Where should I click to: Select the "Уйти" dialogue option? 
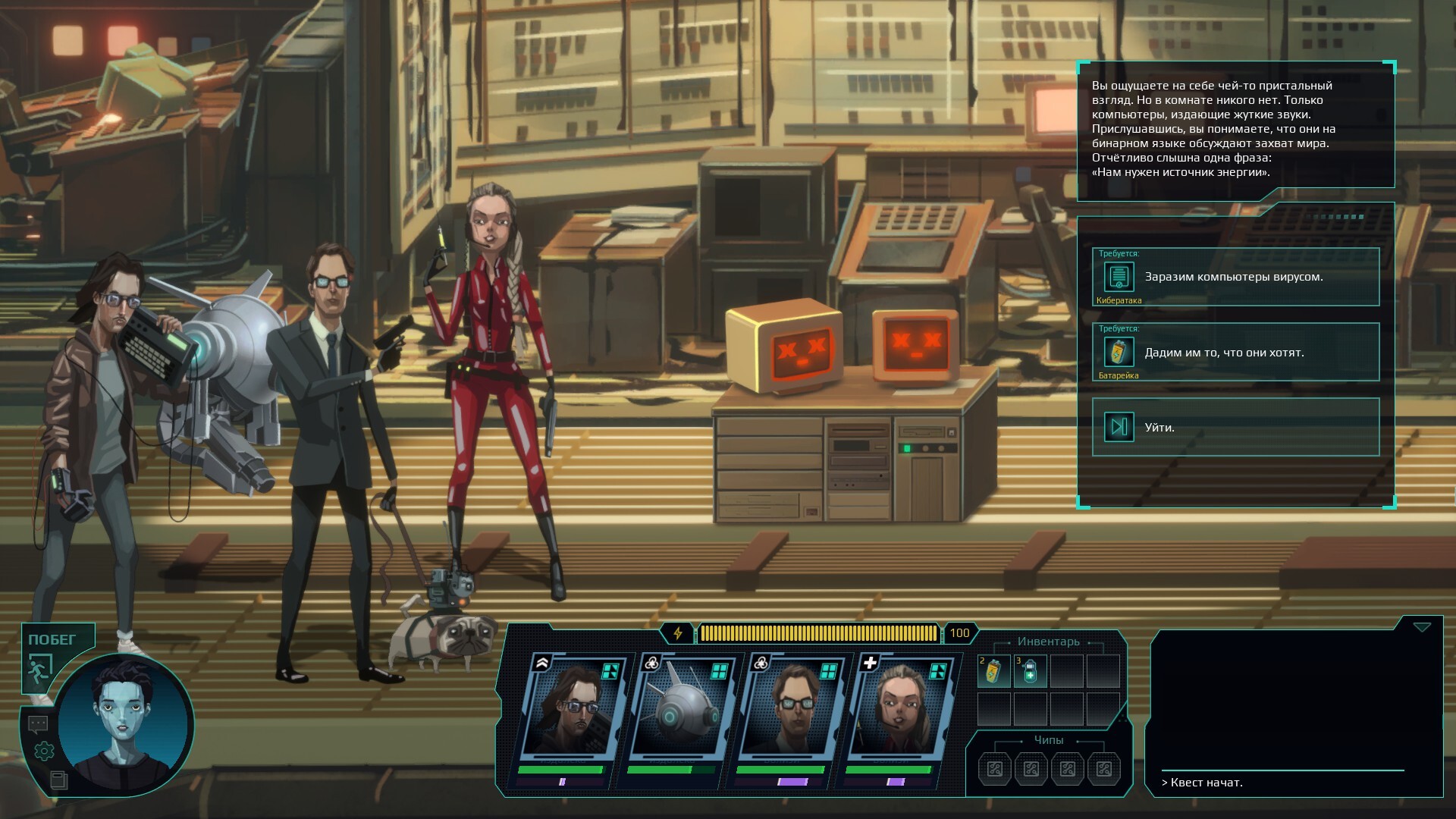point(1235,427)
